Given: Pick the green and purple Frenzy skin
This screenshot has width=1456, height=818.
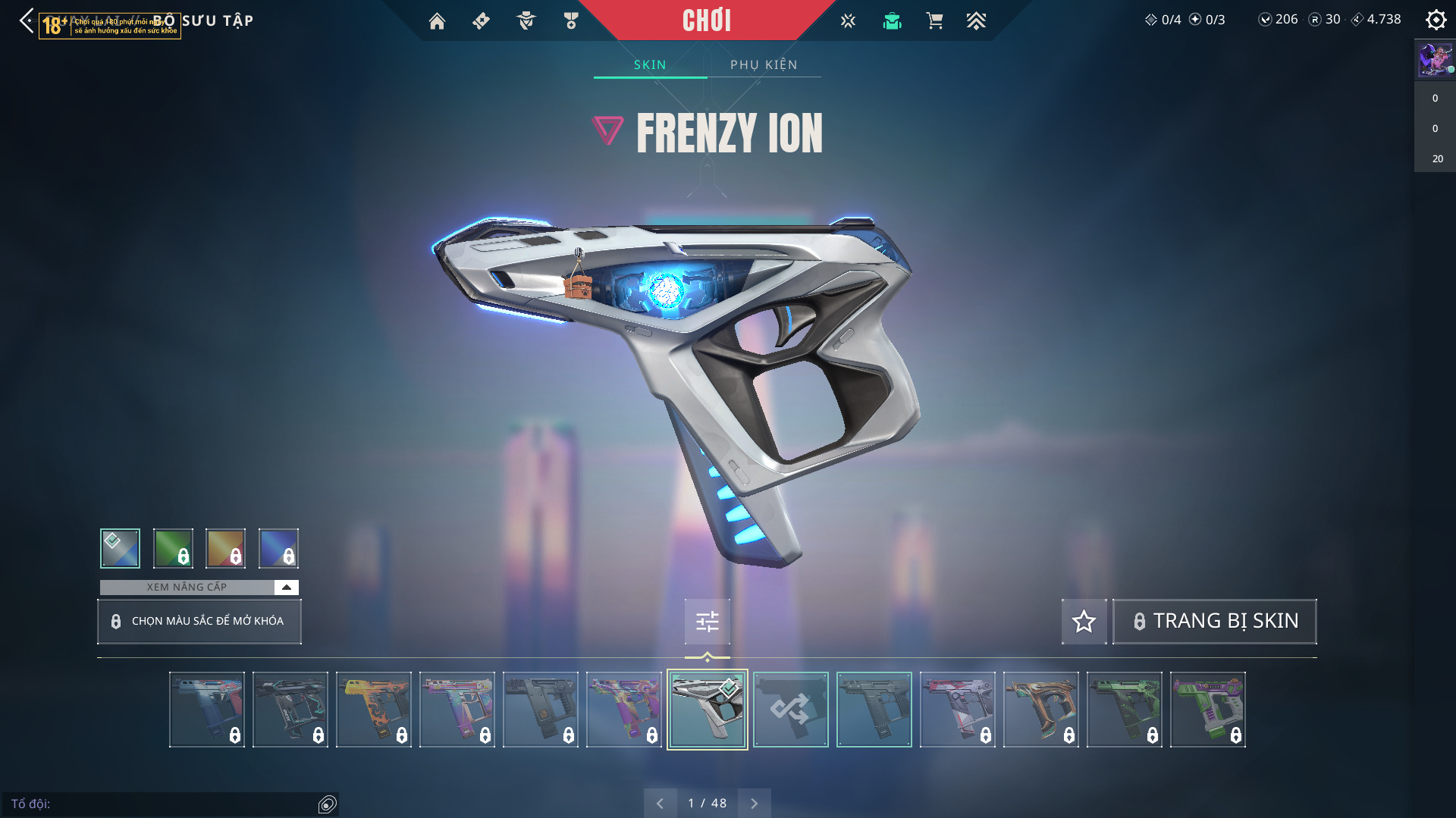Looking at the screenshot, I should click(x=1207, y=710).
